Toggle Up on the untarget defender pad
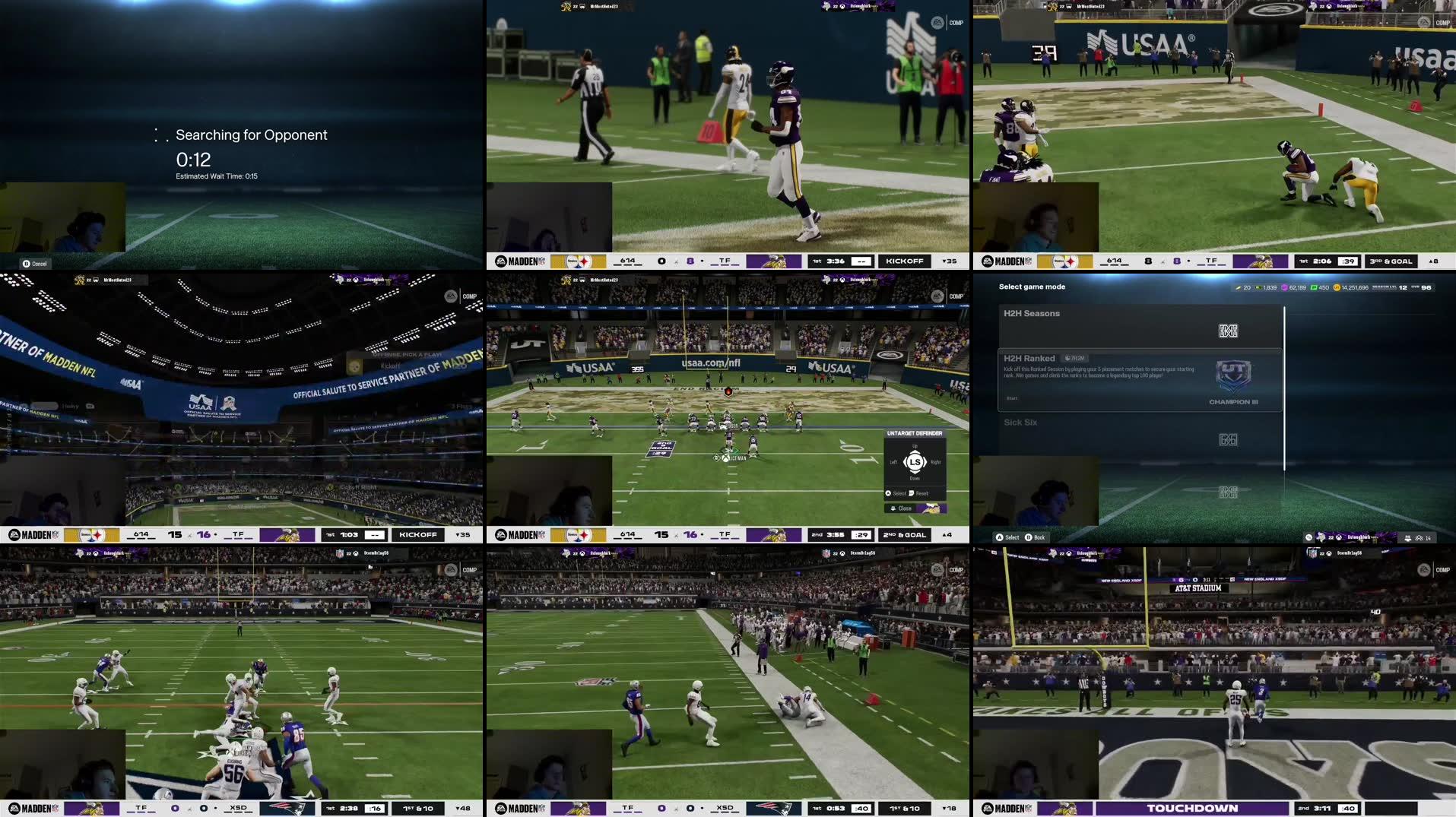Viewport: 1456px width, 817px height. 915,448
